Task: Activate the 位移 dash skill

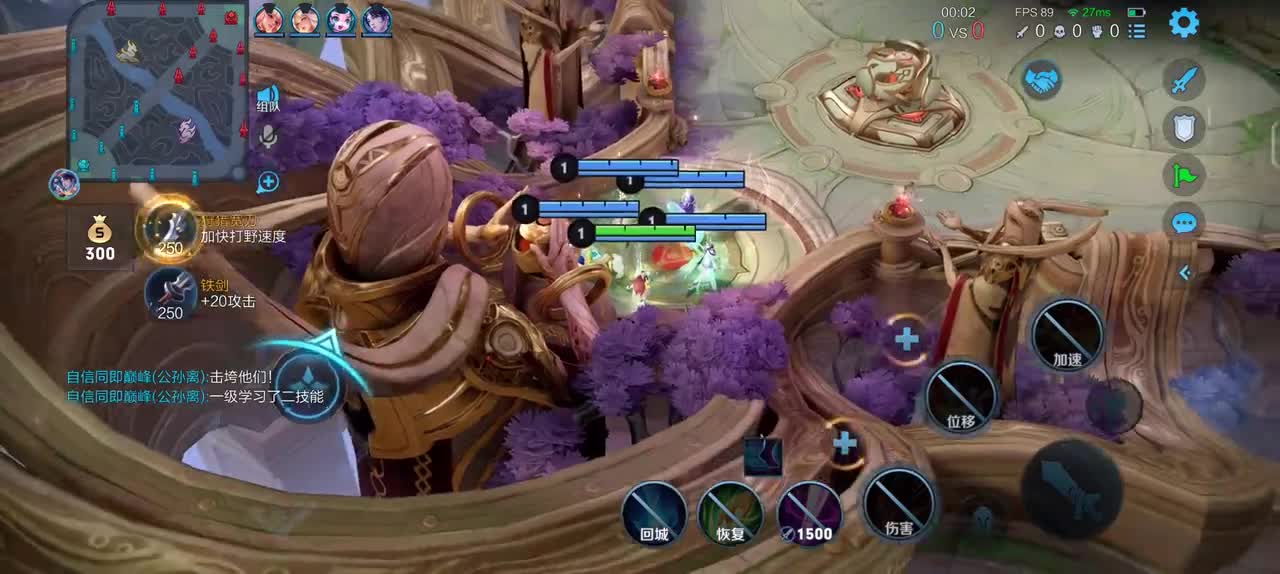Action: (961, 398)
